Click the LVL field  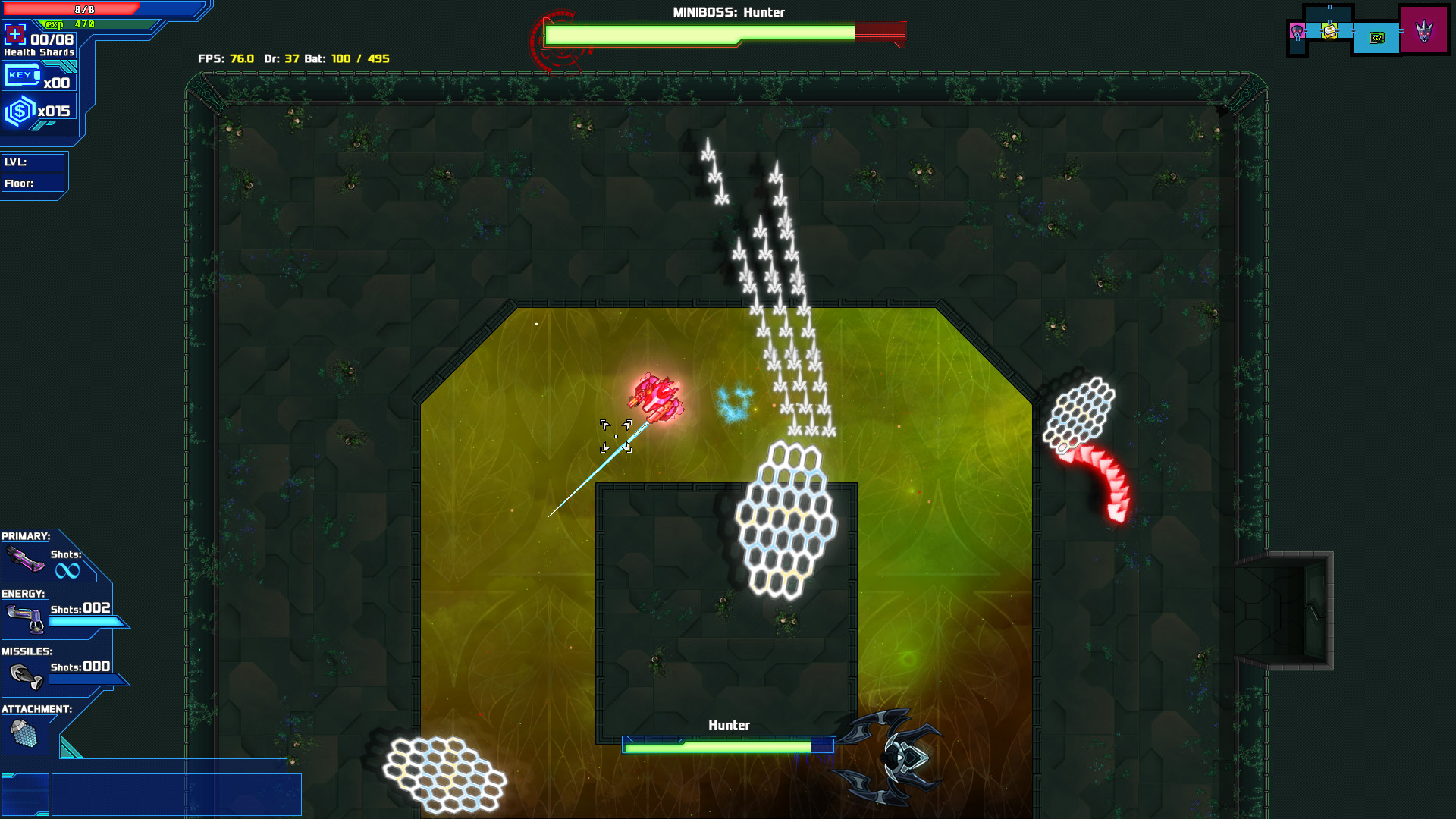coord(34,162)
